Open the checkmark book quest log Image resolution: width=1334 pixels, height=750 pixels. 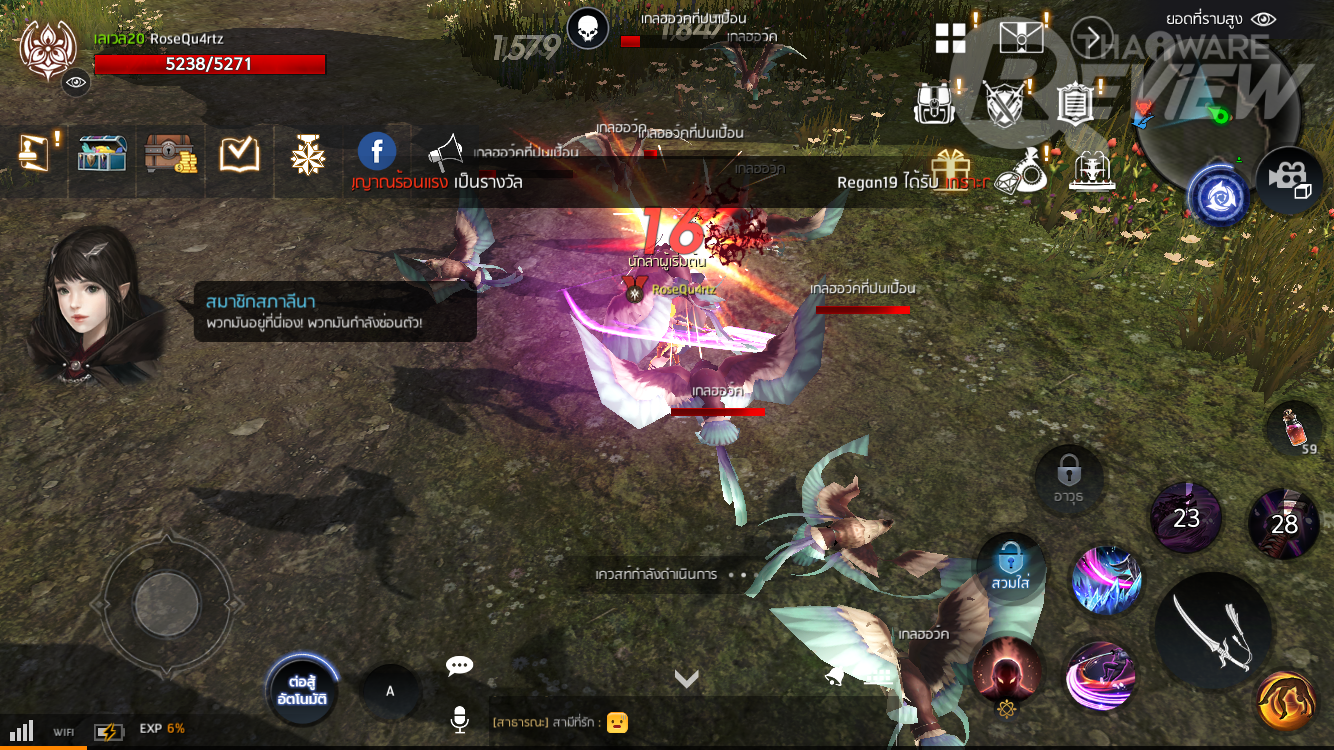click(x=239, y=153)
